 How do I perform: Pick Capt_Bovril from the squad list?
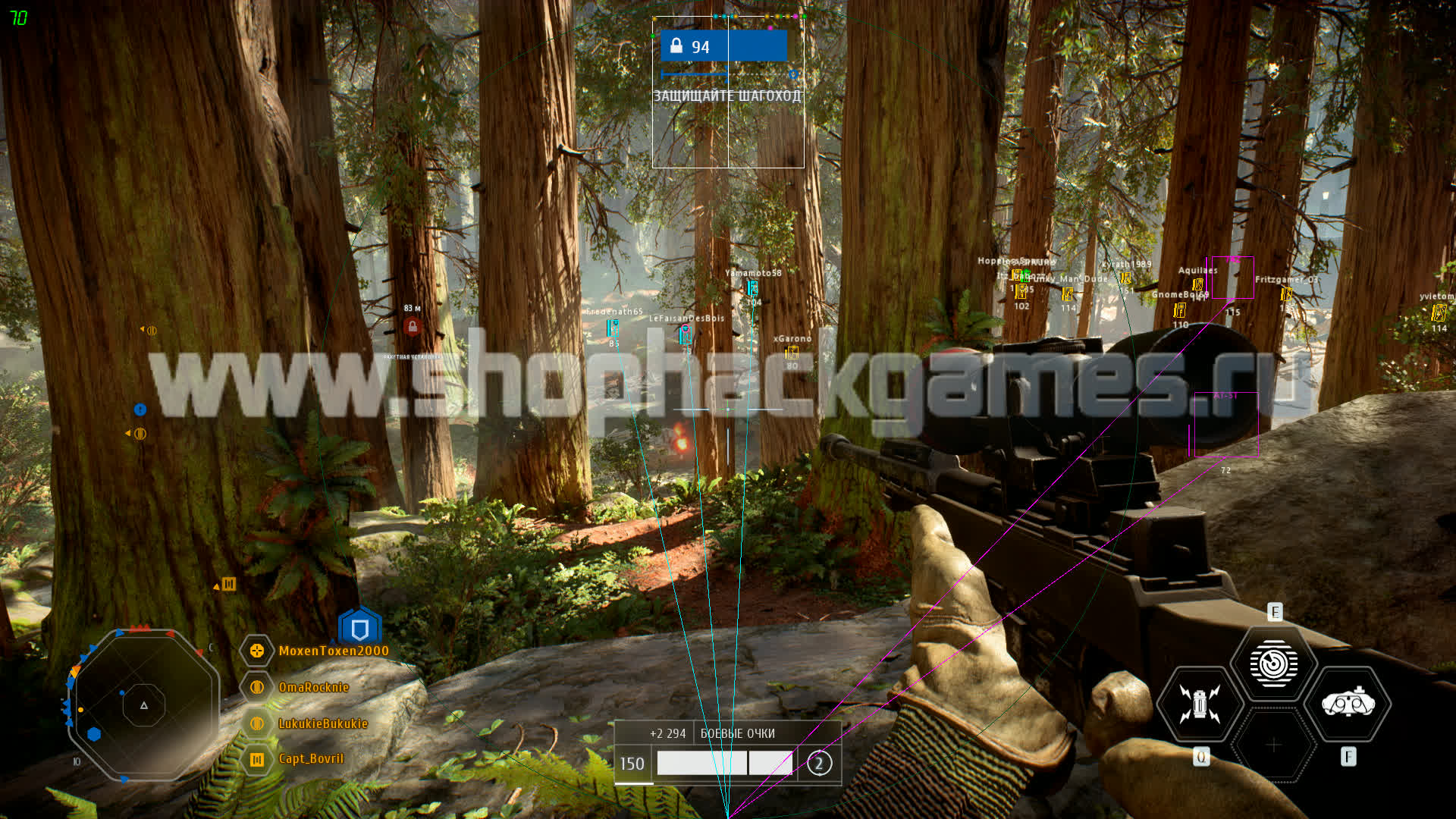click(x=310, y=759)
